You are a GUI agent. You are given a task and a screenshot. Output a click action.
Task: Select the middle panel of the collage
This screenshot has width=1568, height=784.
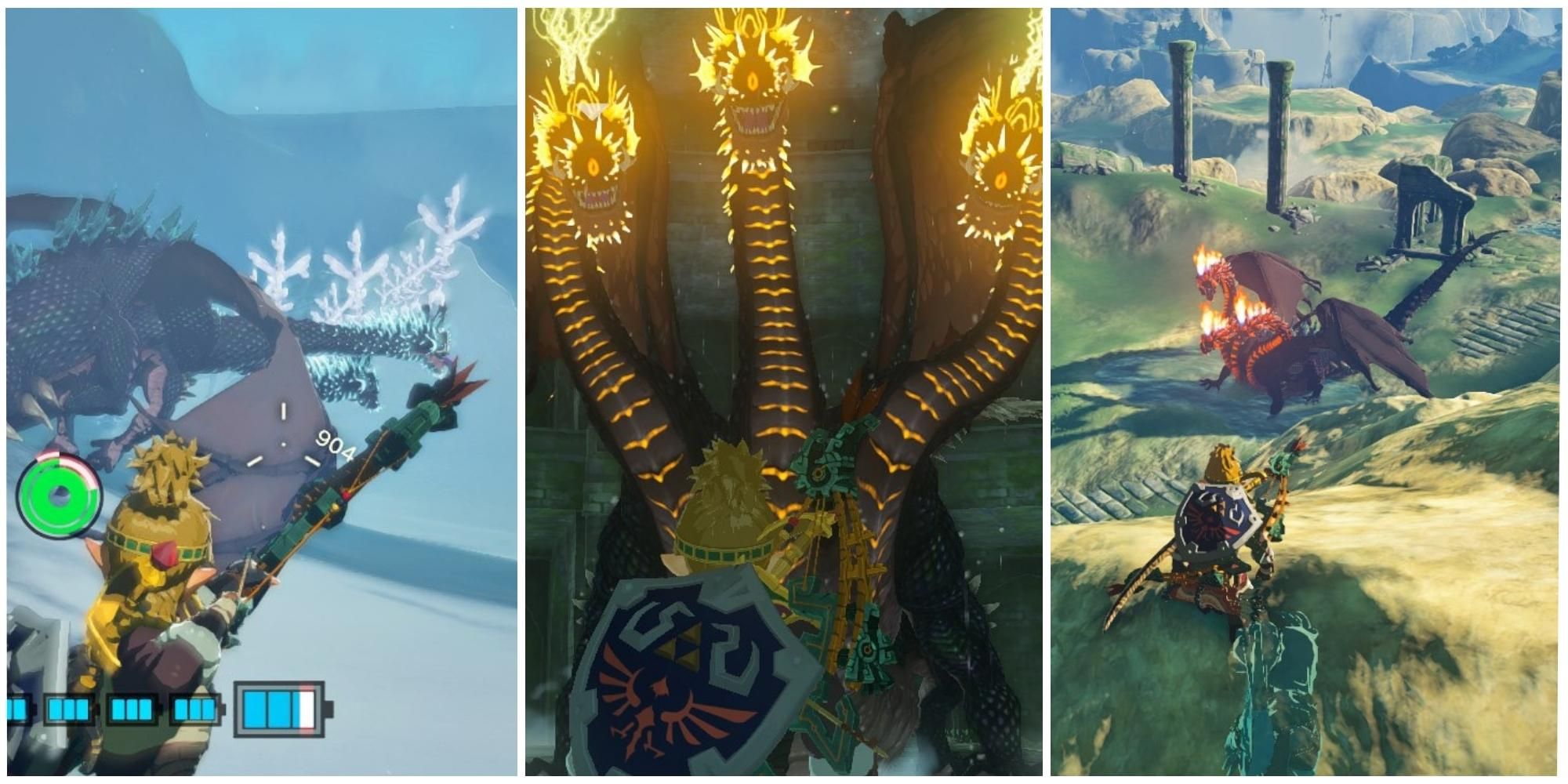click(784, 392)
